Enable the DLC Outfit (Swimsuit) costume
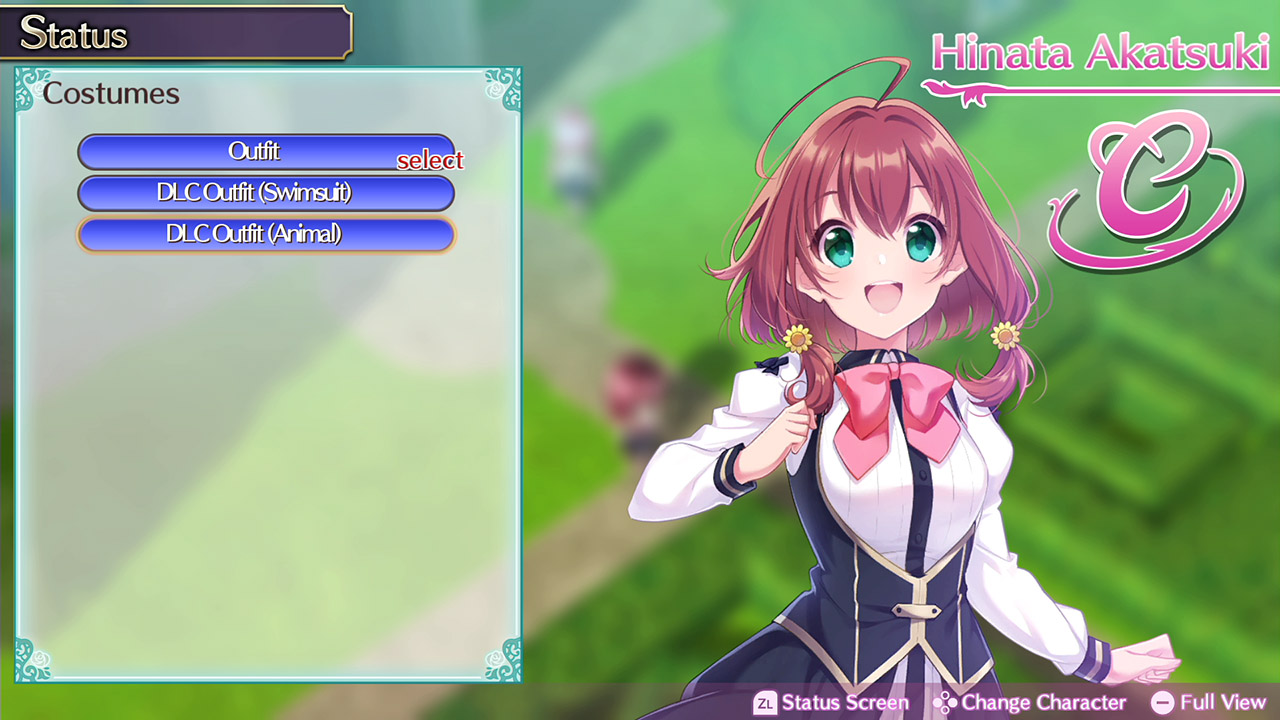Image resolution: width=1280 pixels, height=720 pixels. pos(265,193)
